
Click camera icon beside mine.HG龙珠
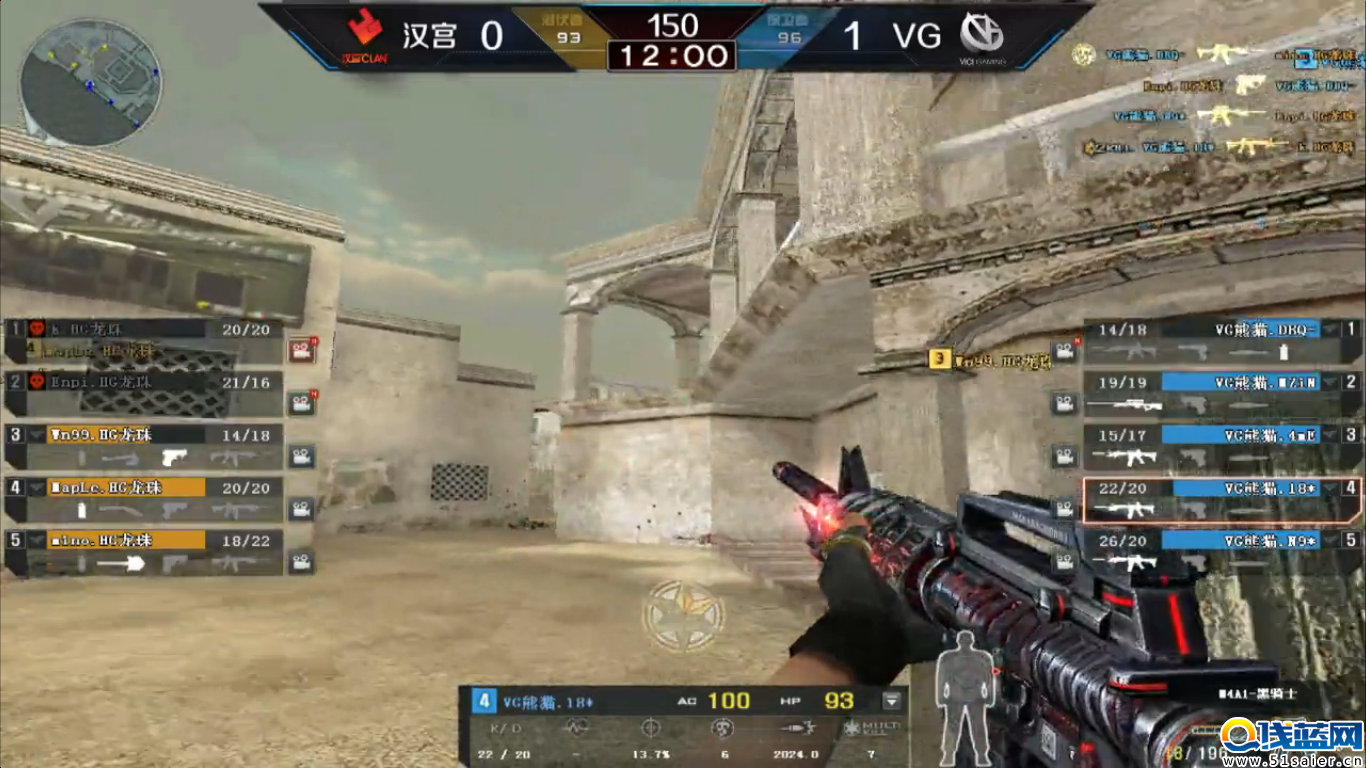click(x=301, y=561)
